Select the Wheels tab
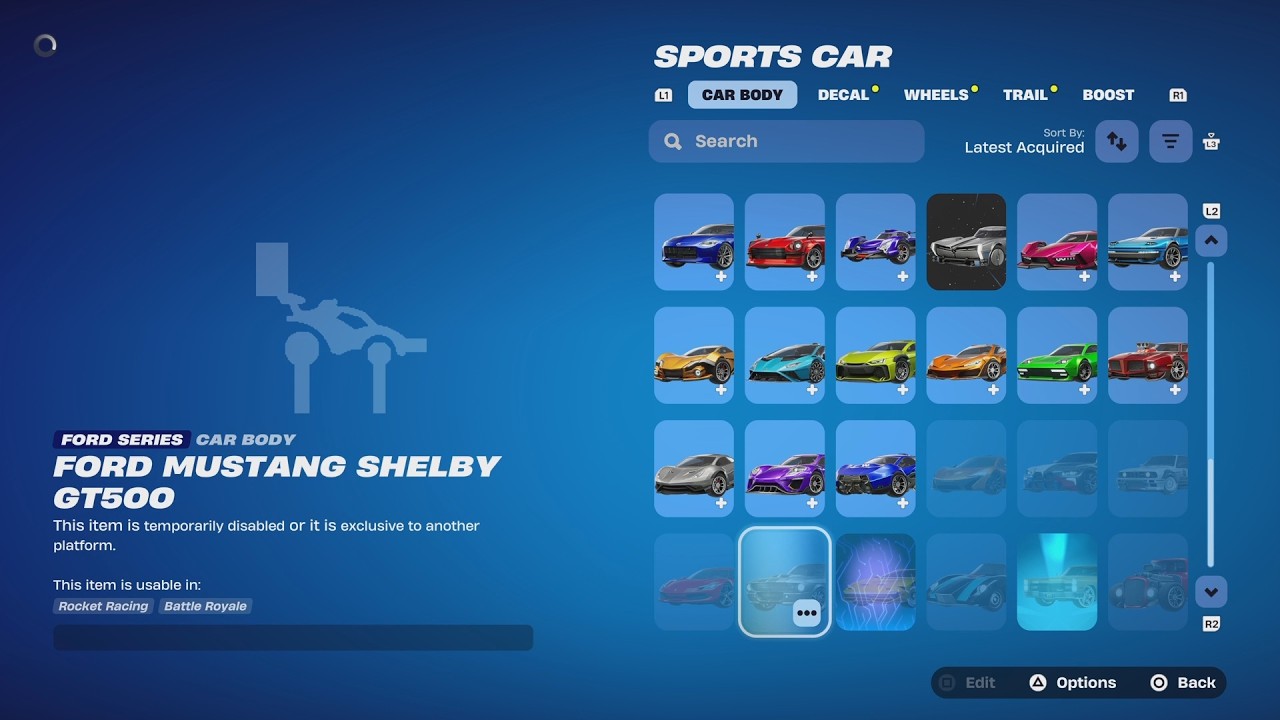The image size is (1280, 720). click(936, 95)
